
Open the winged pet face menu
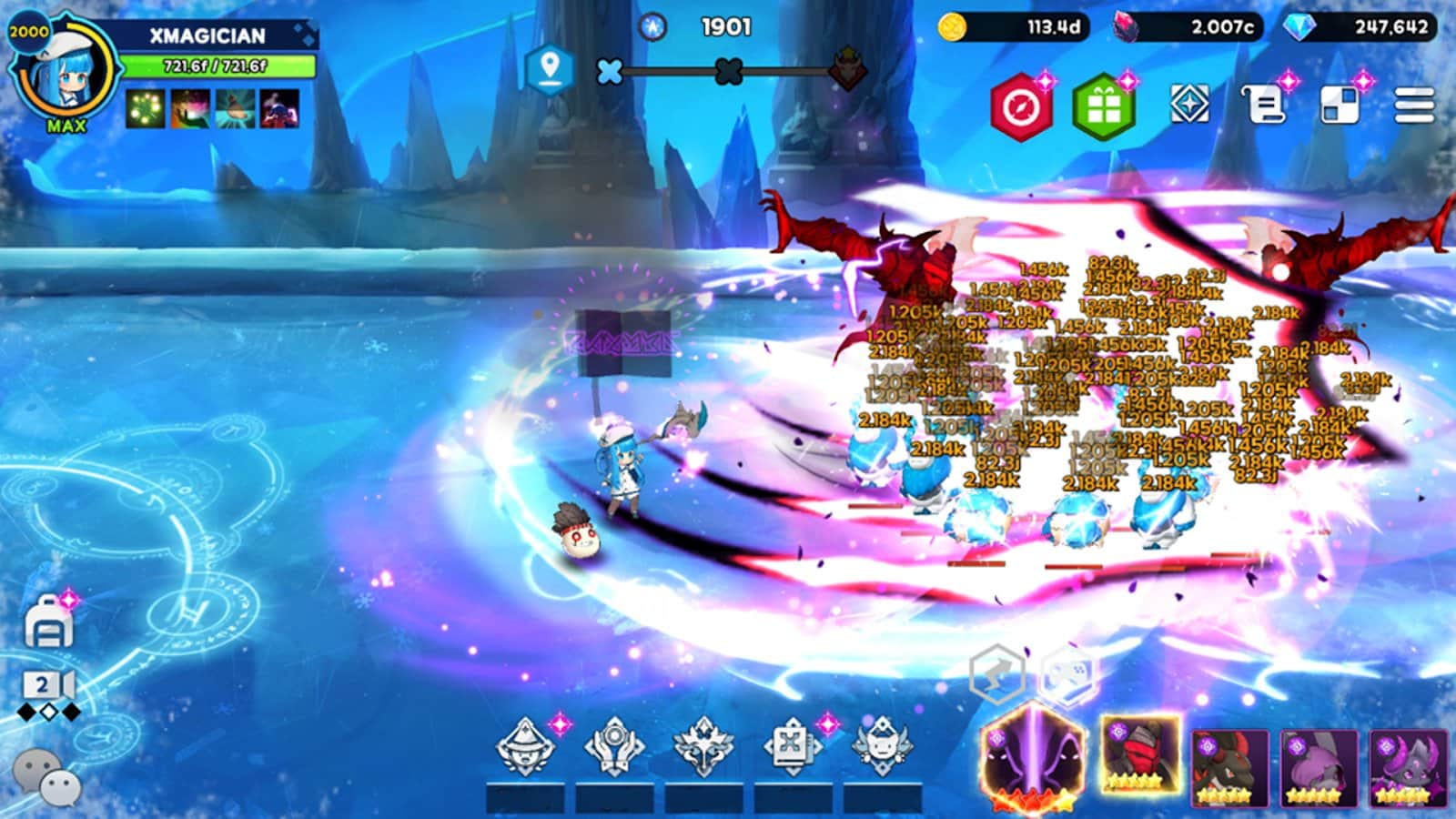click(881, 747)
